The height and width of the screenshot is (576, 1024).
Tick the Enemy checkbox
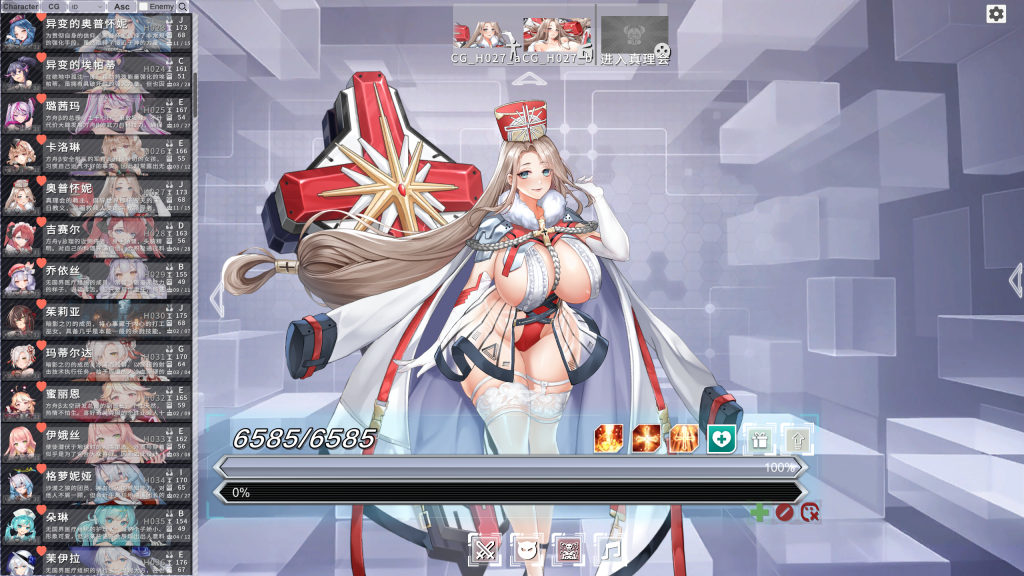coord(144,7)
